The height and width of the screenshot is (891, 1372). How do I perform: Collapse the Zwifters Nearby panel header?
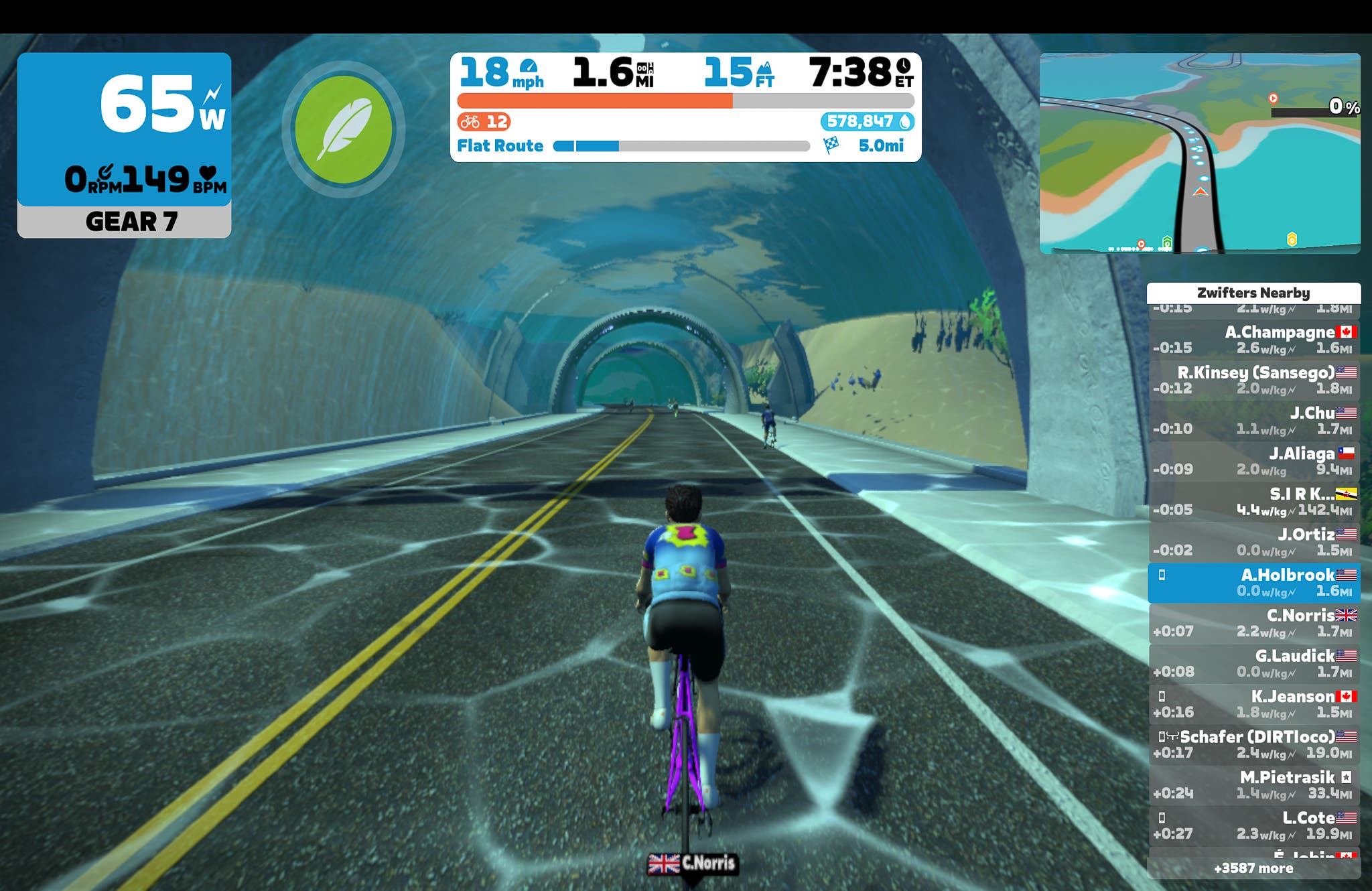coord(1253,293)
